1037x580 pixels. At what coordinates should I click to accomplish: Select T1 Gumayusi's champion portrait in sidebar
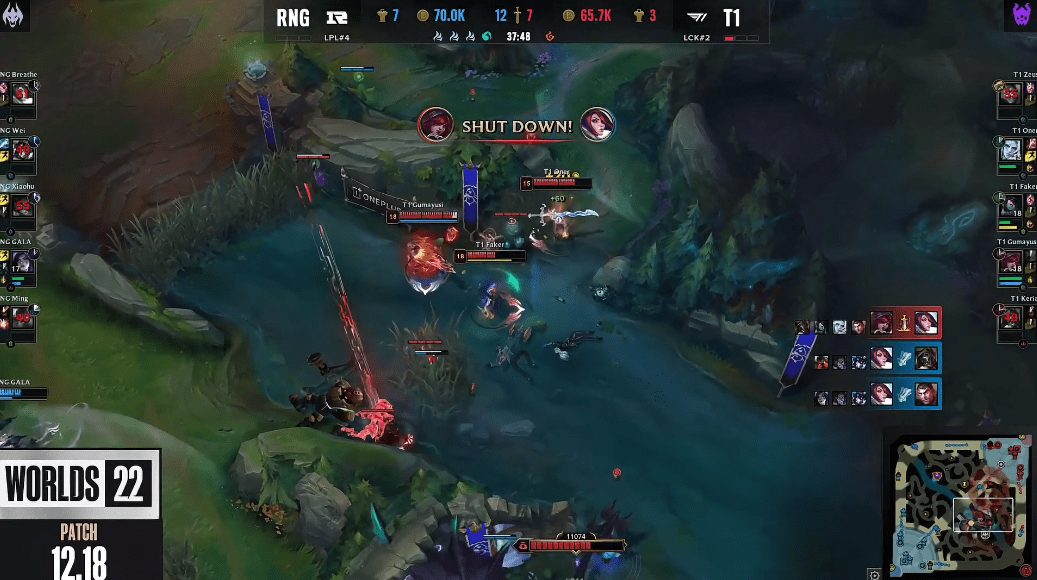point(1012,263)
